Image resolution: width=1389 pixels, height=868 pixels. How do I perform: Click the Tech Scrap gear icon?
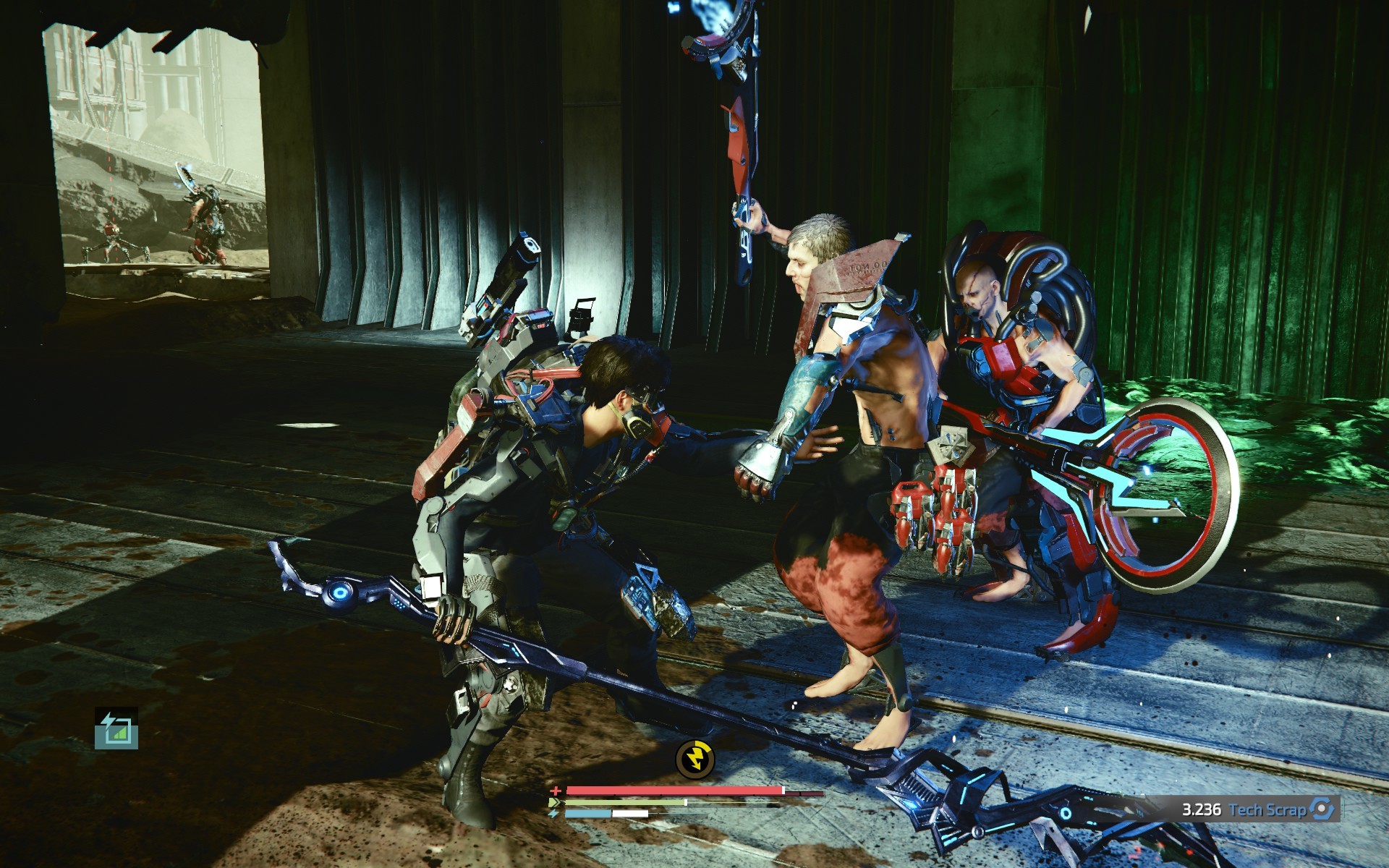(x=1322, y=809)
